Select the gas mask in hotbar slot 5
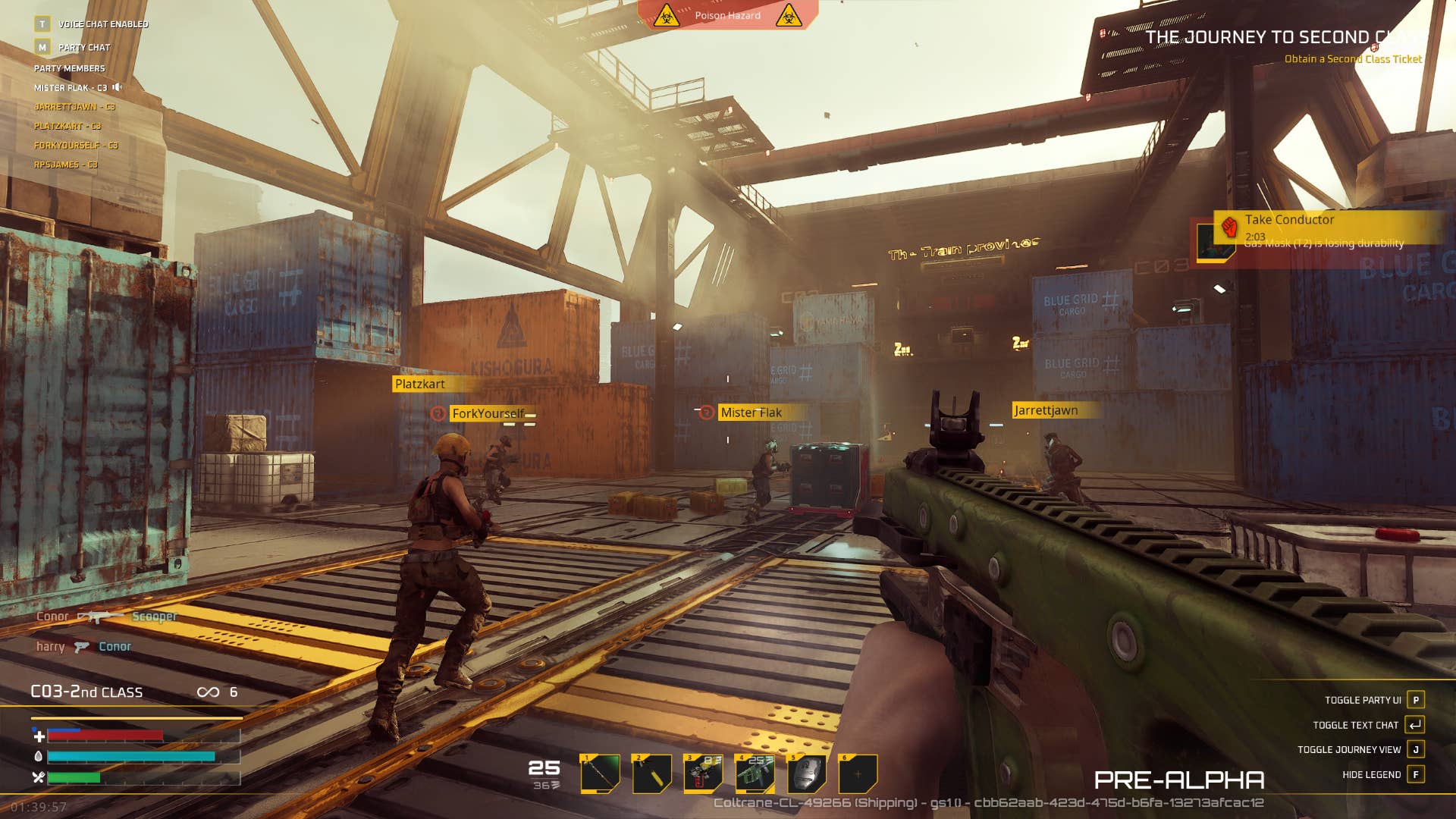Image resolution: width=1456 pixels, height=819 pixels. click(806, 773)
